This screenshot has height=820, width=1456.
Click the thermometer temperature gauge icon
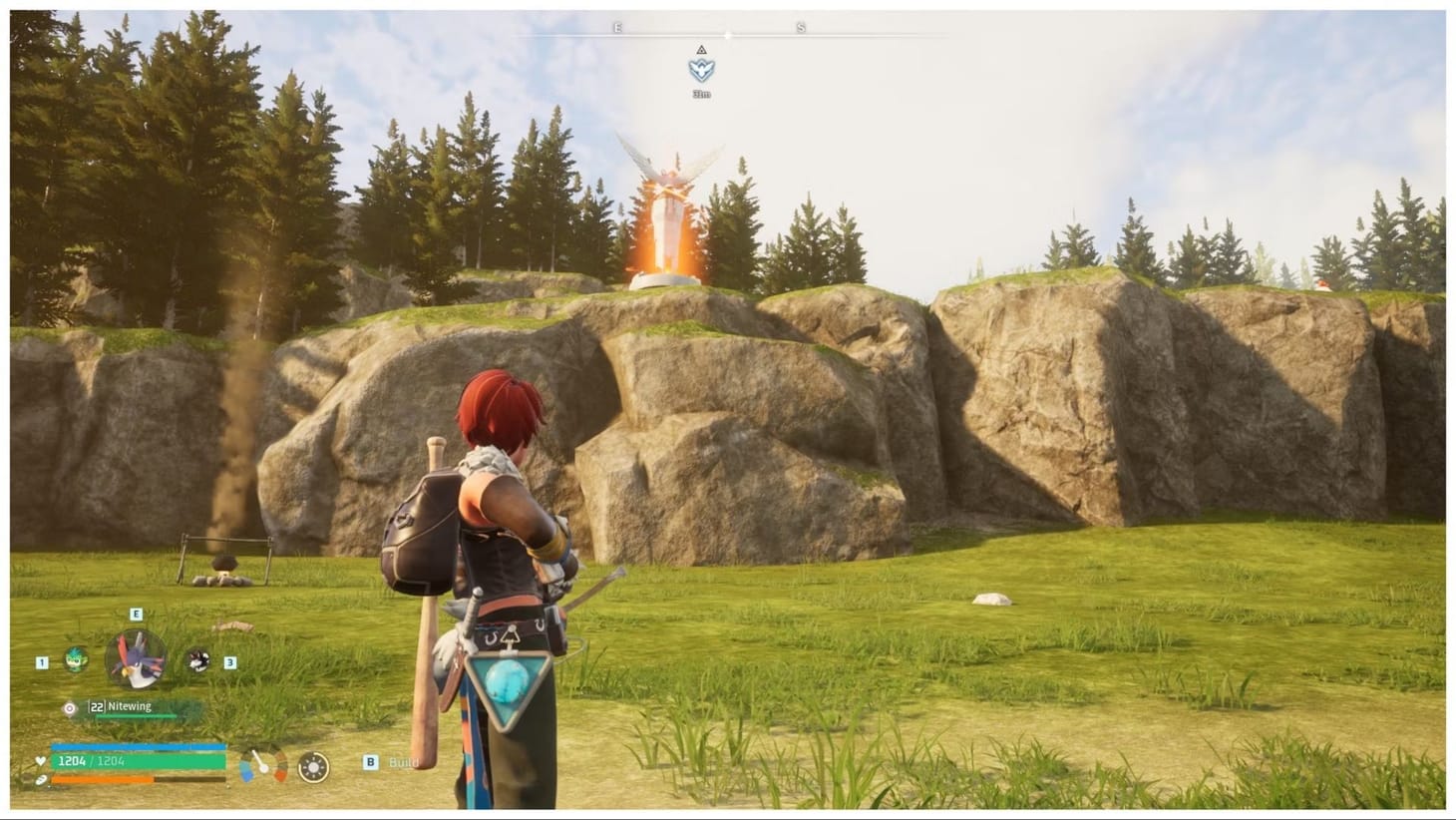point(263,765)
